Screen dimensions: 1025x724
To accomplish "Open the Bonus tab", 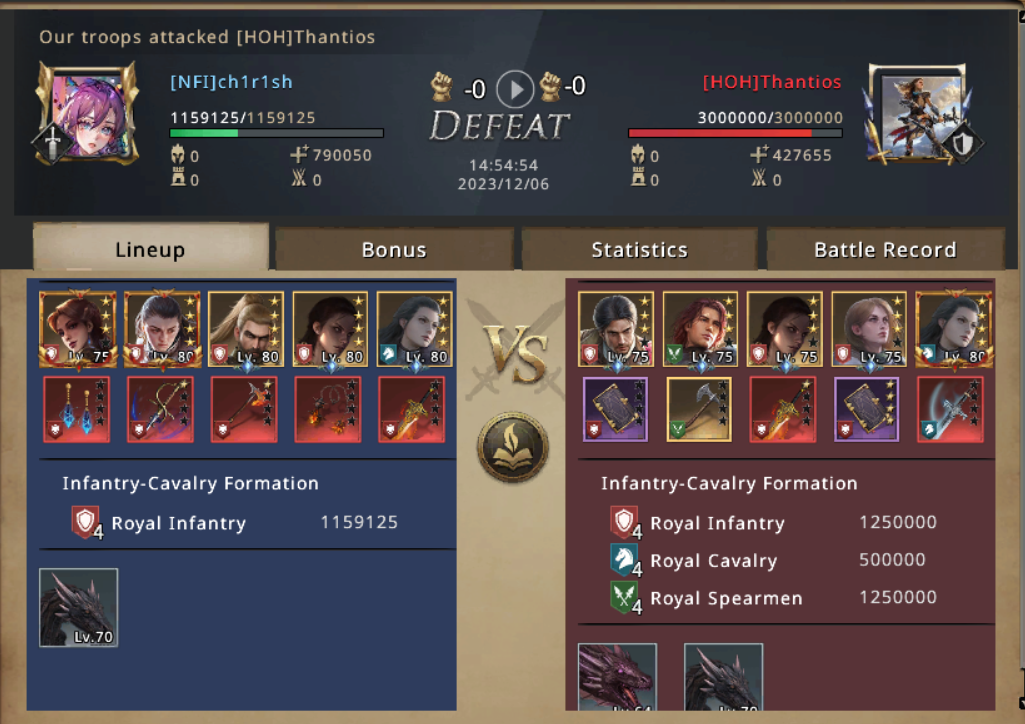I will pos(394,249).
